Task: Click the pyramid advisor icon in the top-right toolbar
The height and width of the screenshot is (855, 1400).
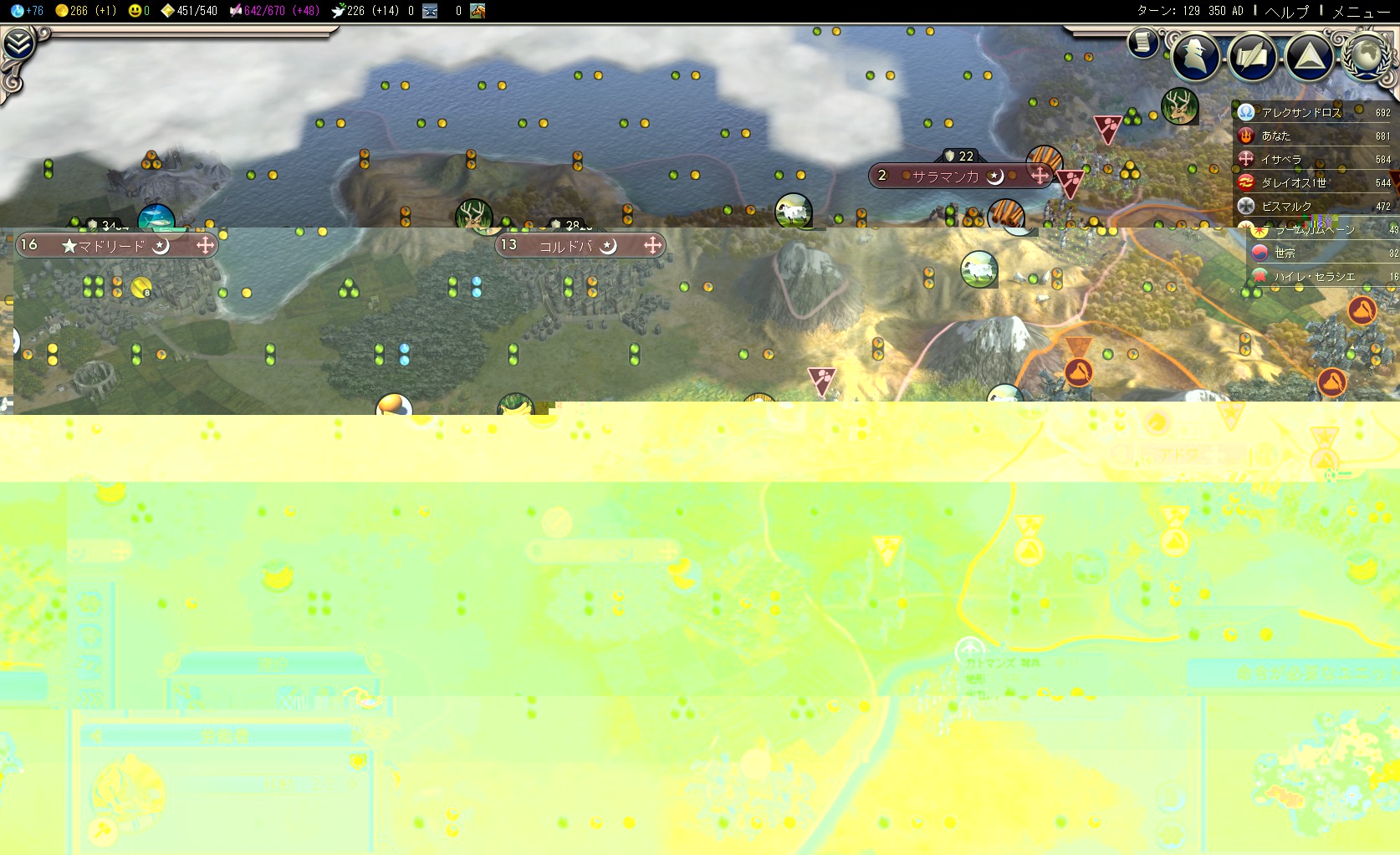Action: pyautogui.click(x=1308, y=57)
